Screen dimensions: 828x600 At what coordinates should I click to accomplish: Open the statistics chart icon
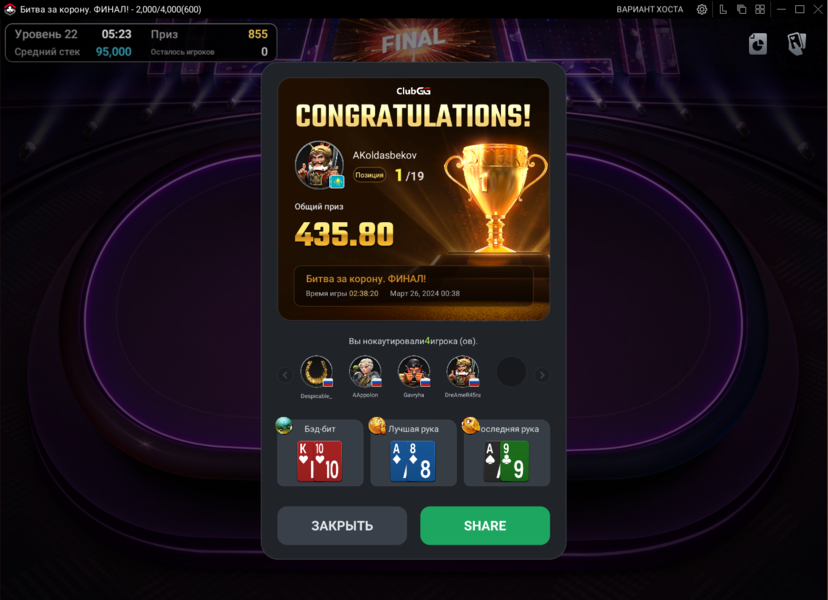[x=758, y=44]
